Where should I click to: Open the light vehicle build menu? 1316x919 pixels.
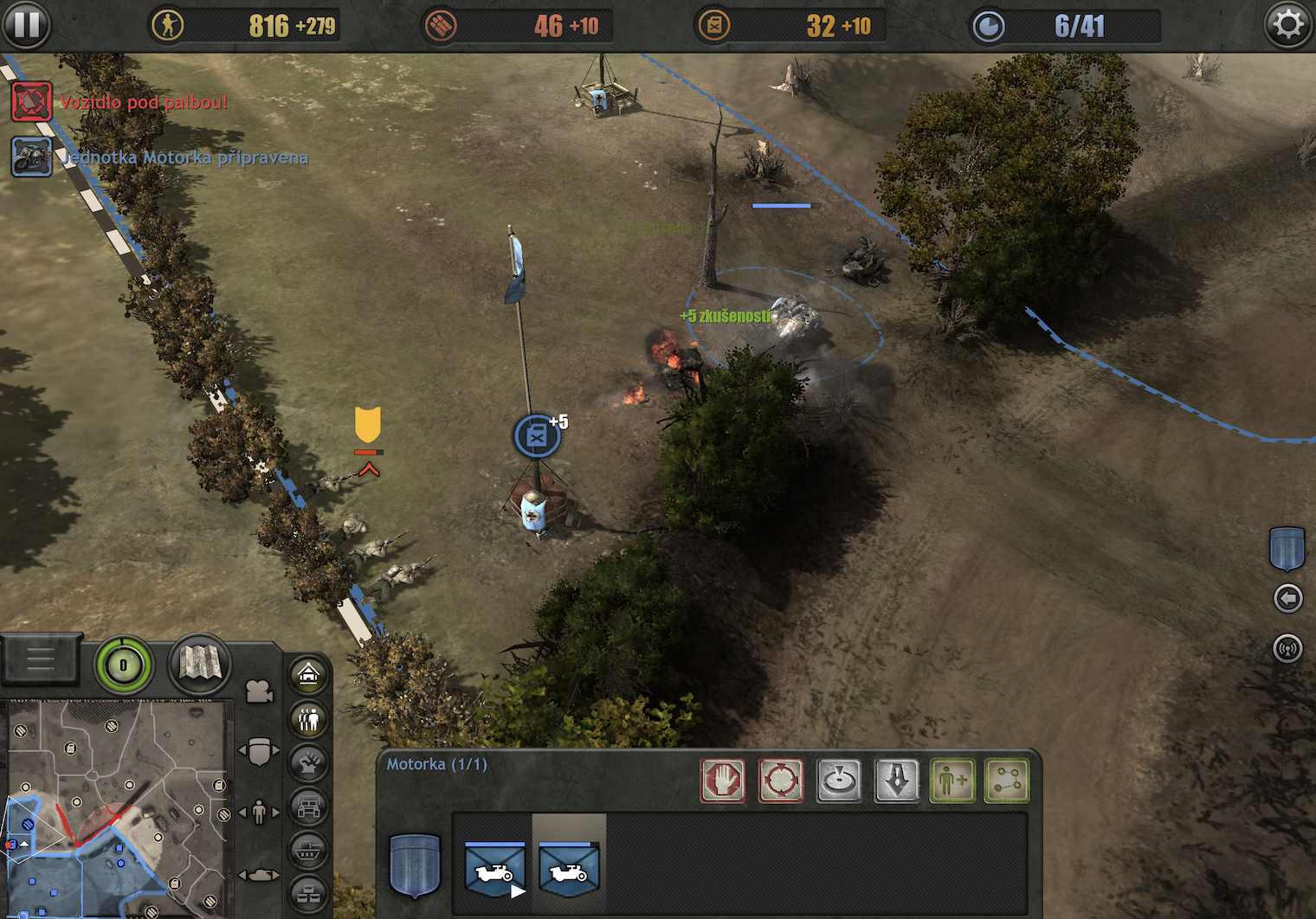point(309,808)
